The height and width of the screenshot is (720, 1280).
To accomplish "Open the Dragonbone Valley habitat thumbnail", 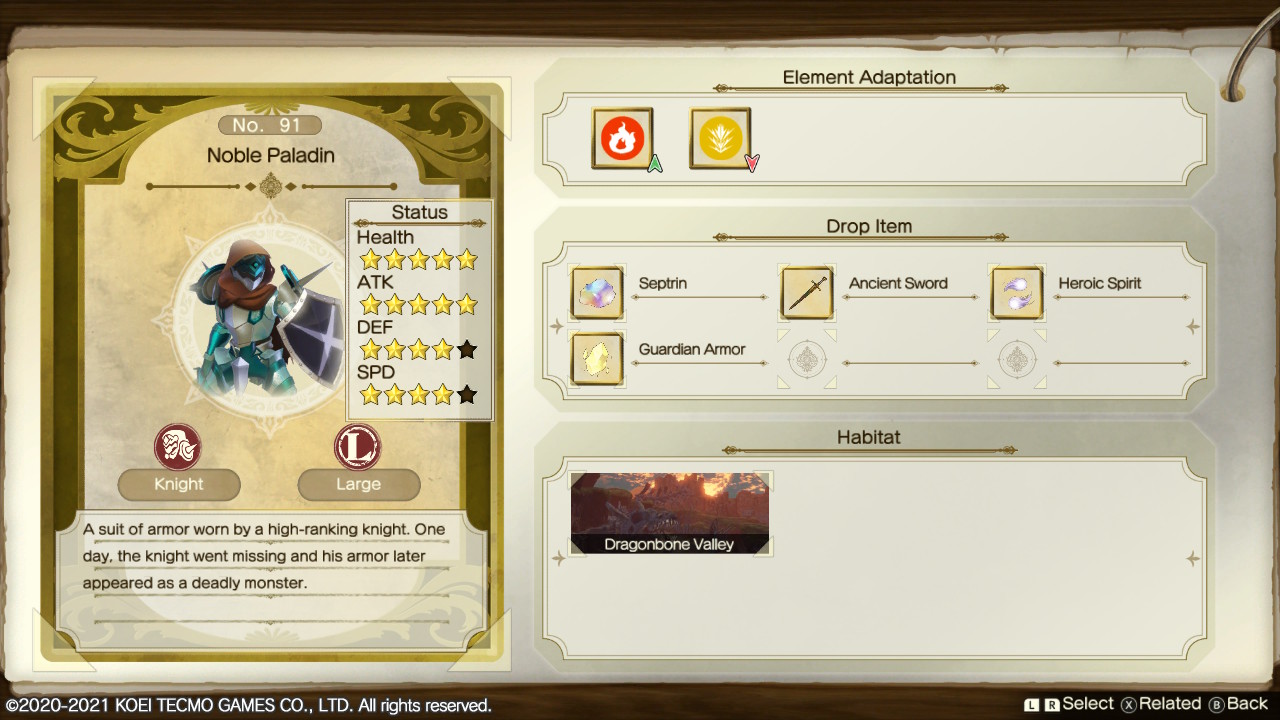I will click(x=669, y=512).
